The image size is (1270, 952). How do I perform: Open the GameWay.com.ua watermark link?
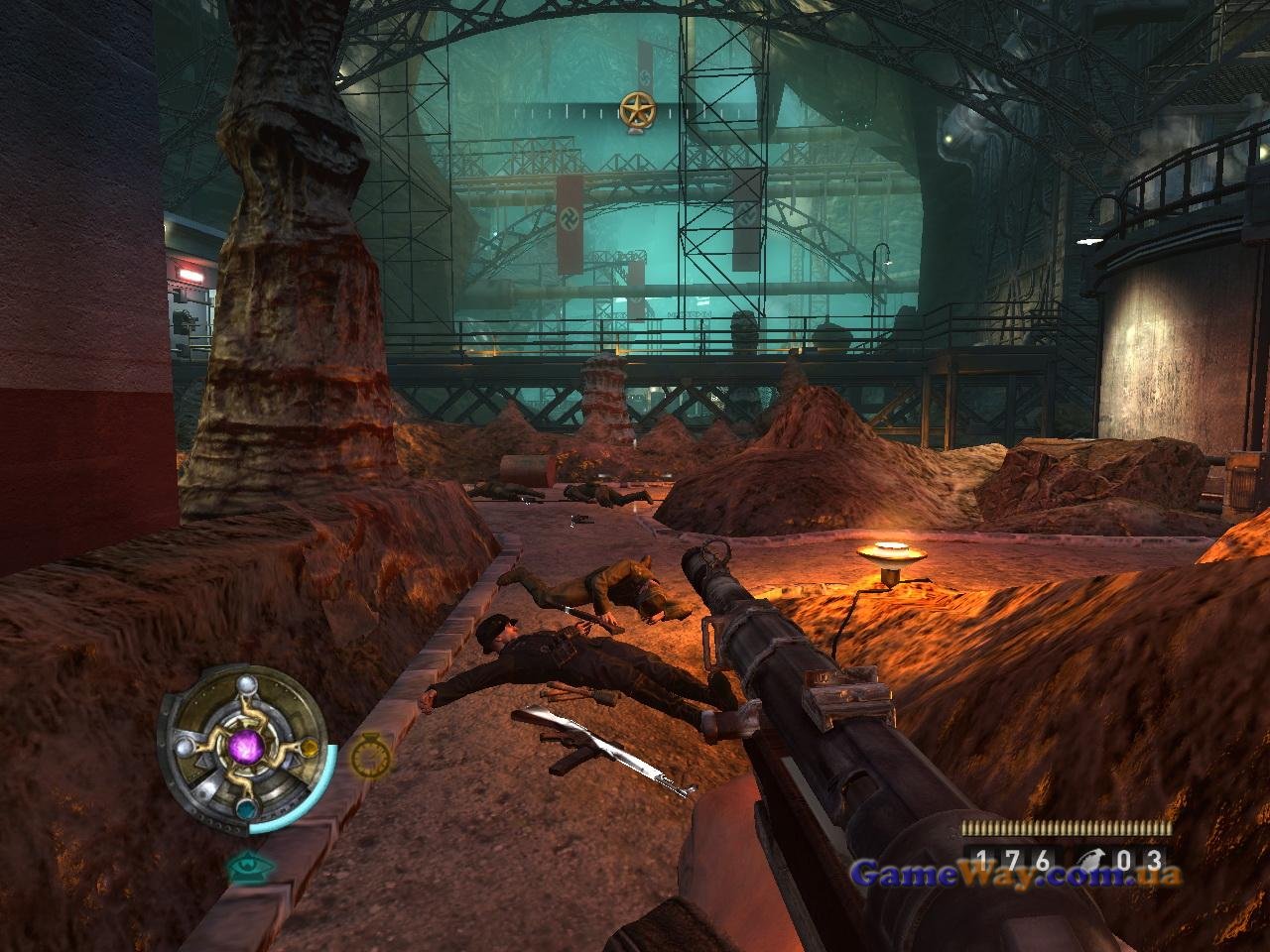pyautogui.click(x=1017, y=876)
